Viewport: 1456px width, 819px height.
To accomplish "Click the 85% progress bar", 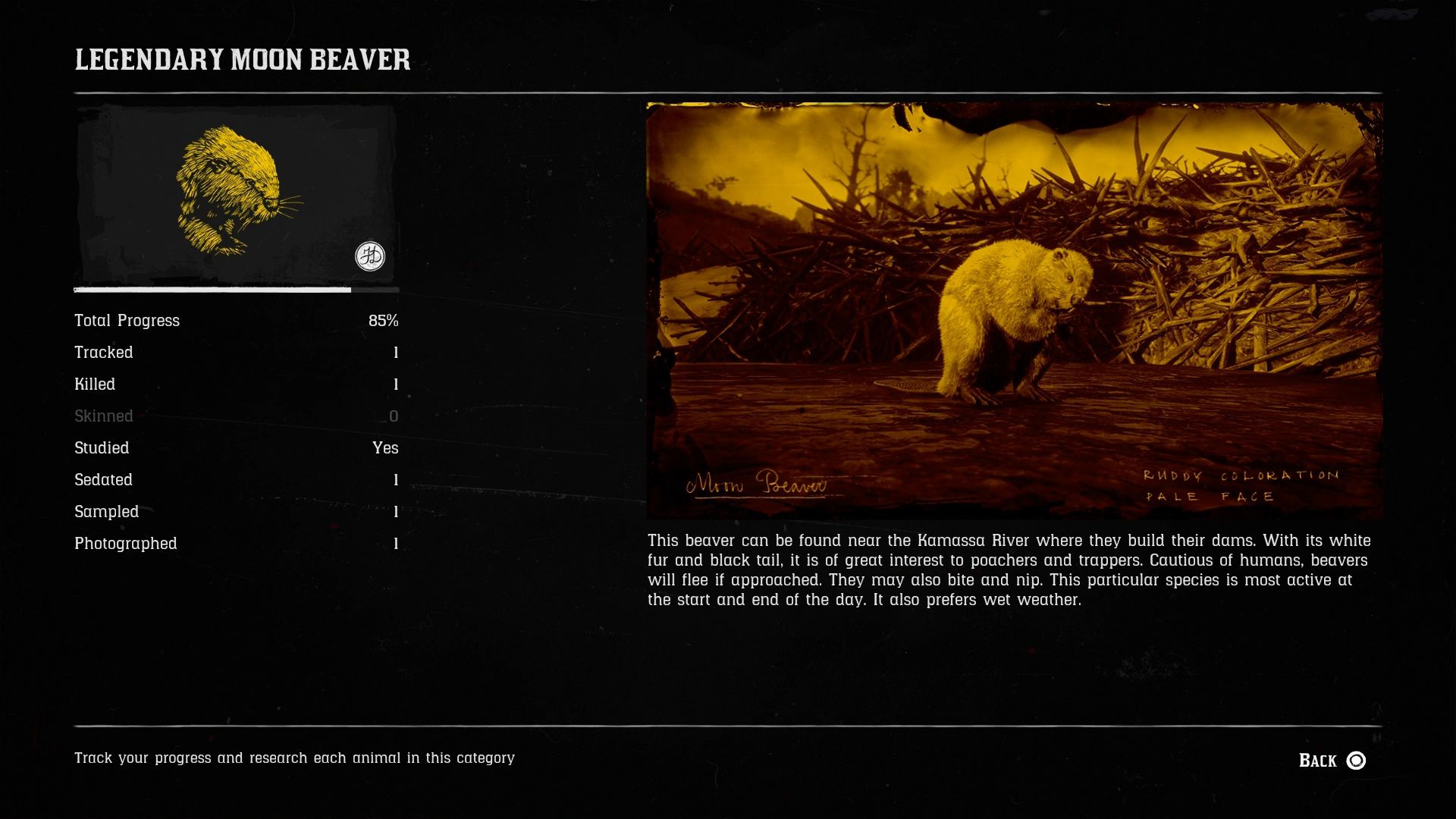I will pos(236,290).
